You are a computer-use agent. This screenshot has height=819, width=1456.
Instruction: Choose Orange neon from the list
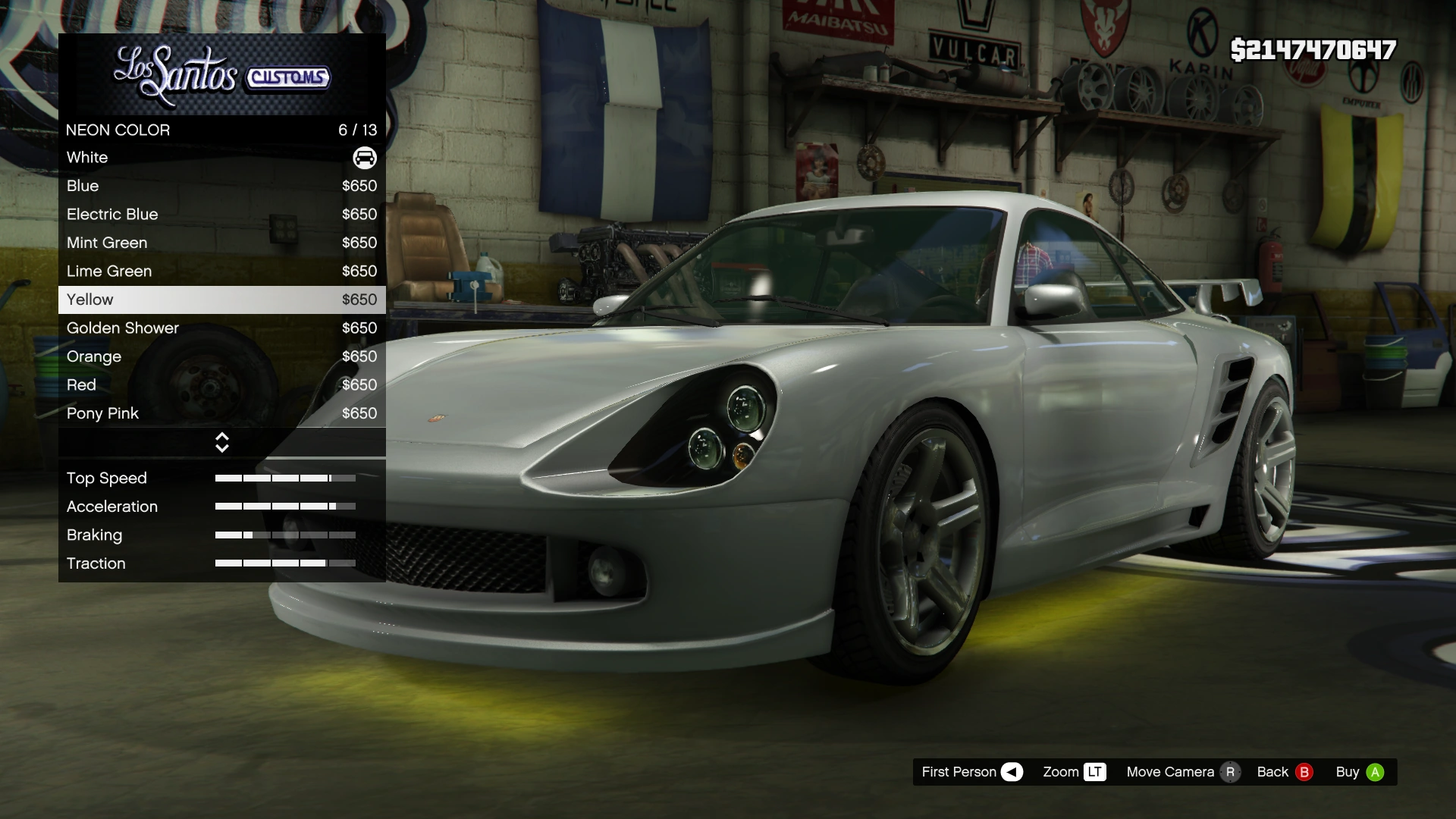pyautogui.click(x=221, y=356)
